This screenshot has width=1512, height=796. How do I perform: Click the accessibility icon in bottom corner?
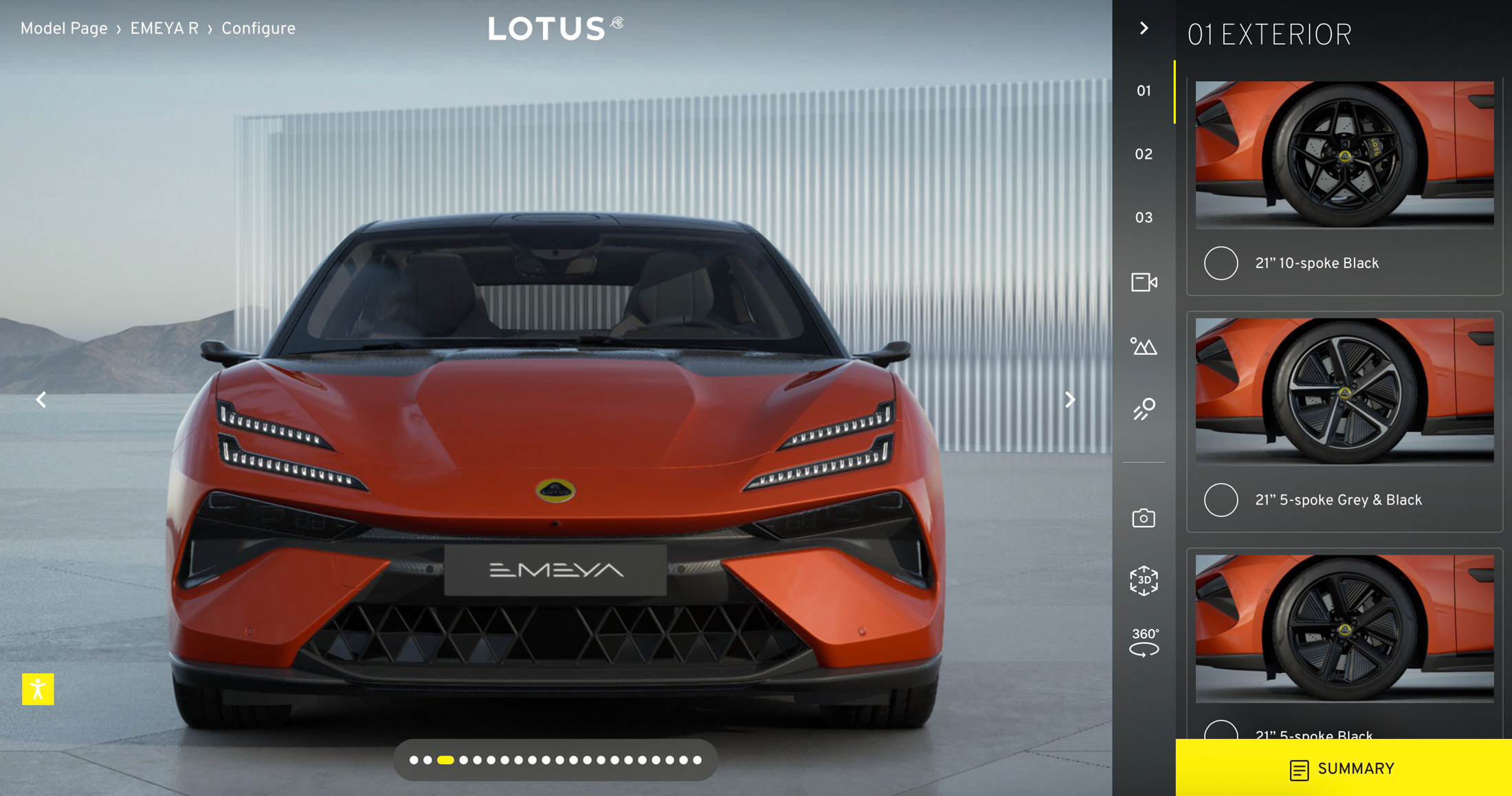39,688
